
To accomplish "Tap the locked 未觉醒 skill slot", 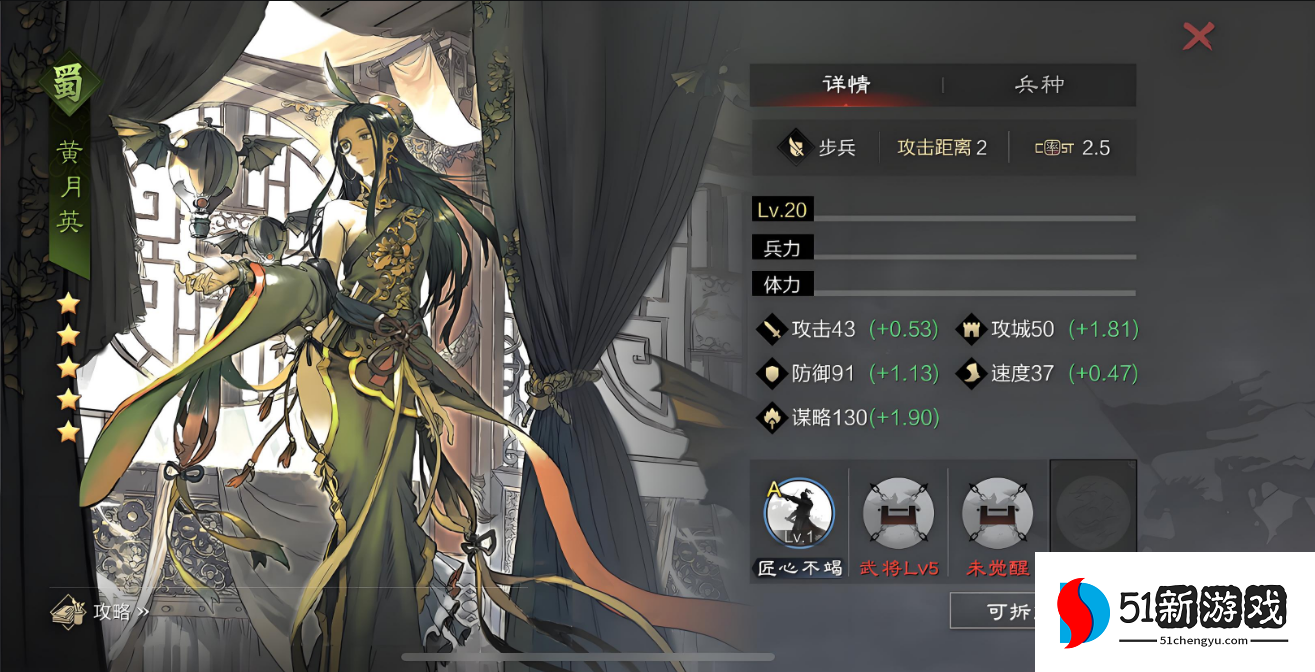I will (x=997, y=513).
